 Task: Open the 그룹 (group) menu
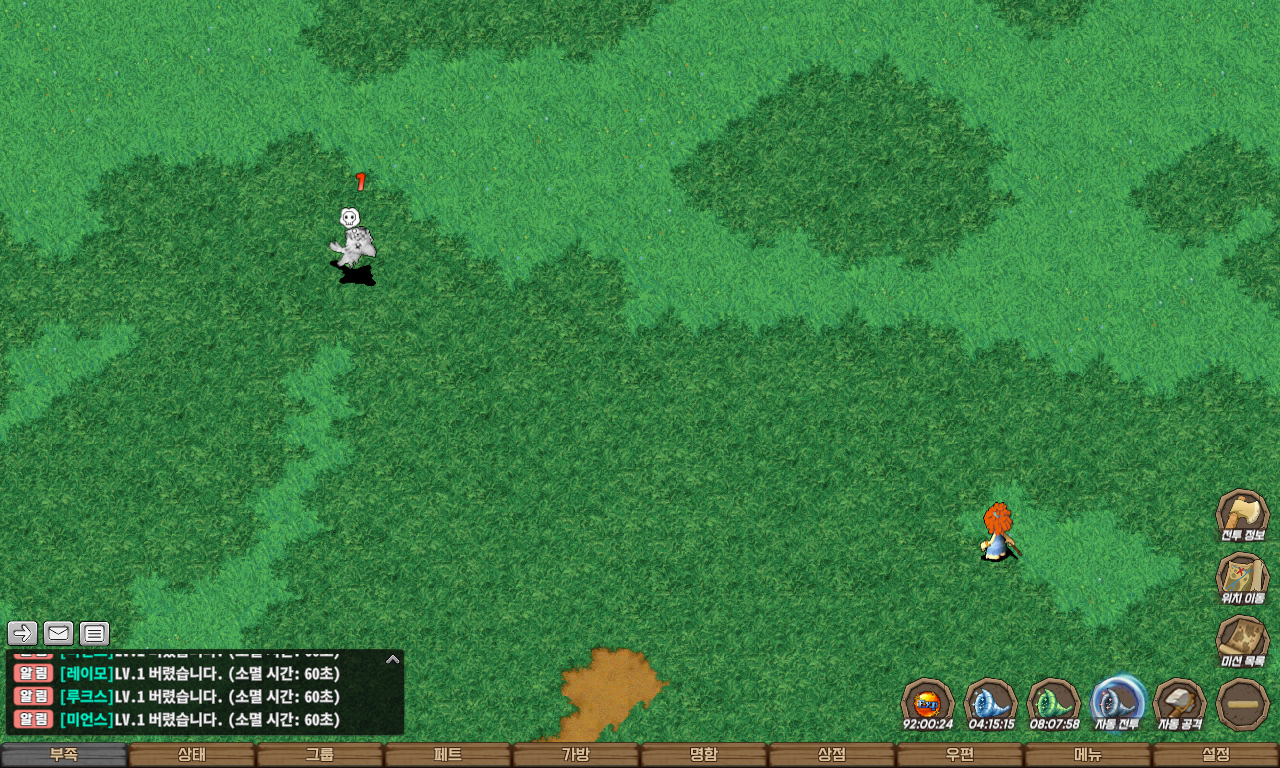click(320, 755)
